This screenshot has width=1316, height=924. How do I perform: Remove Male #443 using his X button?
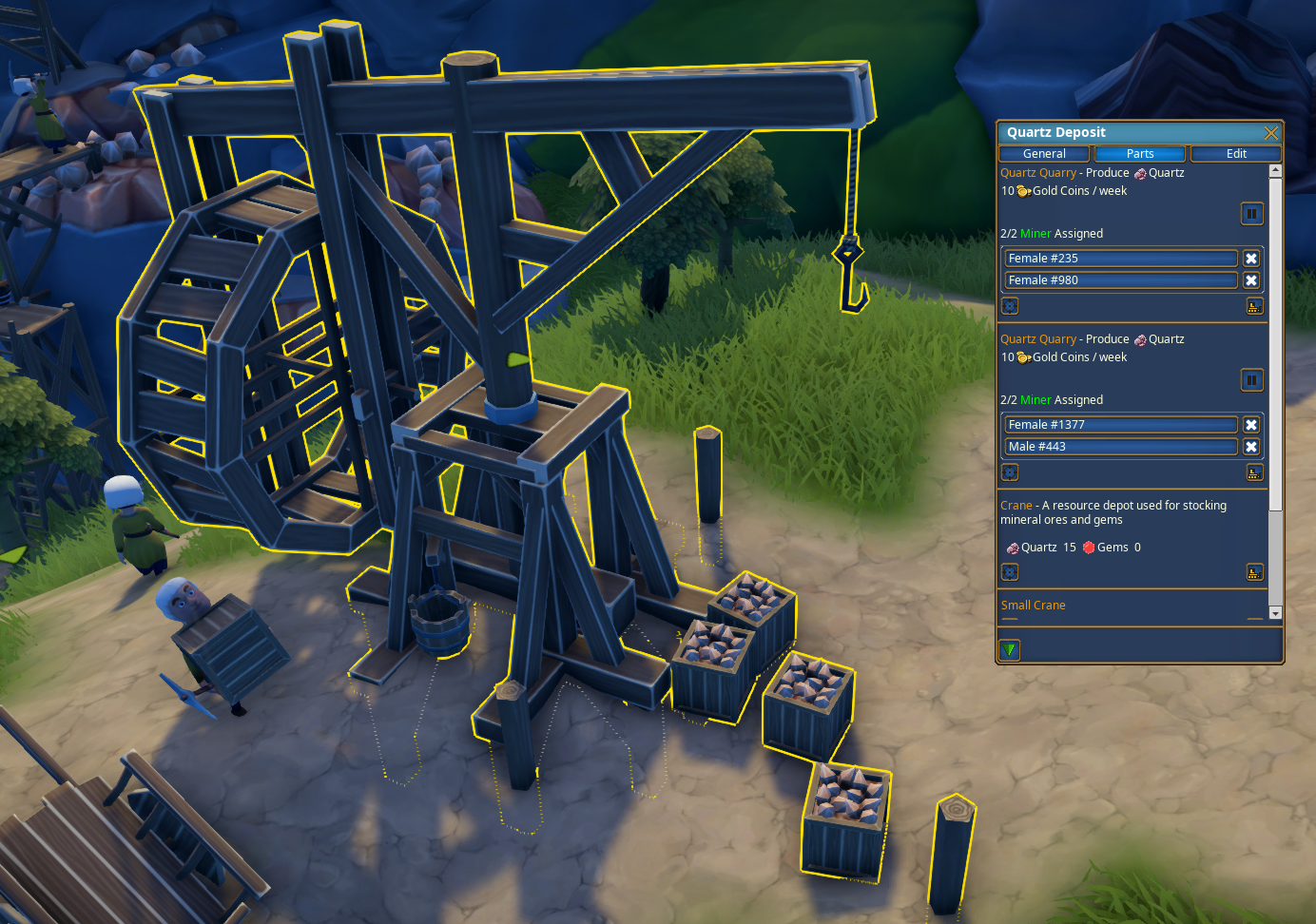pyautogui.click(x=1251, y=446)
